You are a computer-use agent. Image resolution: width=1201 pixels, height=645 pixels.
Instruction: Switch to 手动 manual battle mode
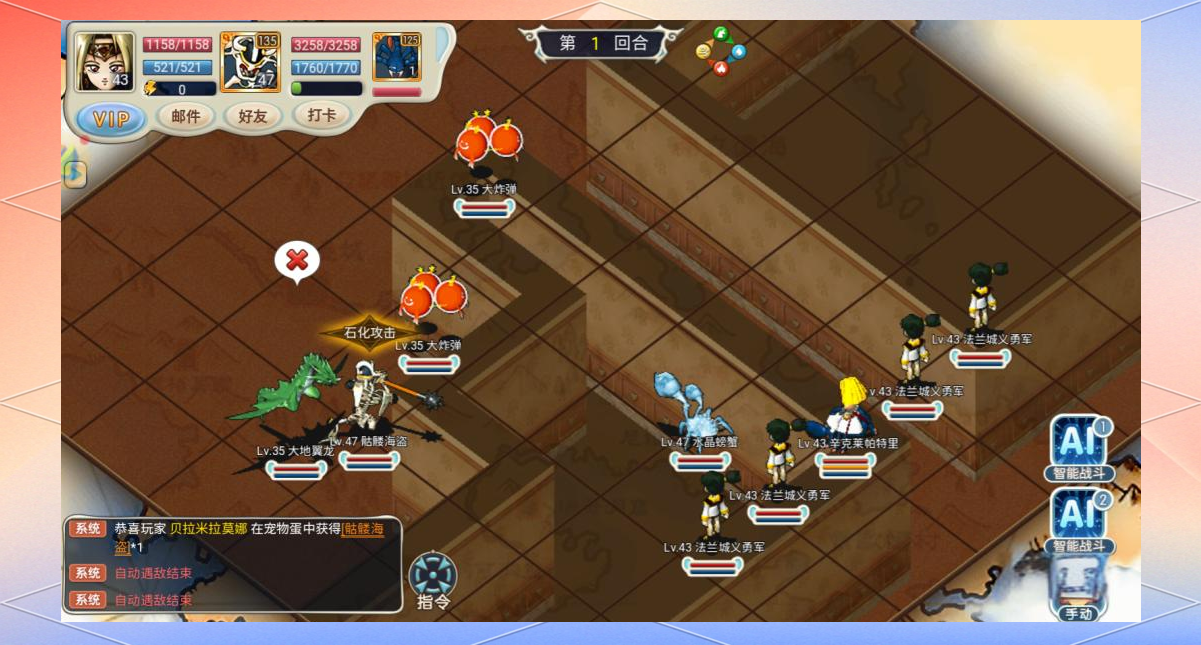(1078, 588)
